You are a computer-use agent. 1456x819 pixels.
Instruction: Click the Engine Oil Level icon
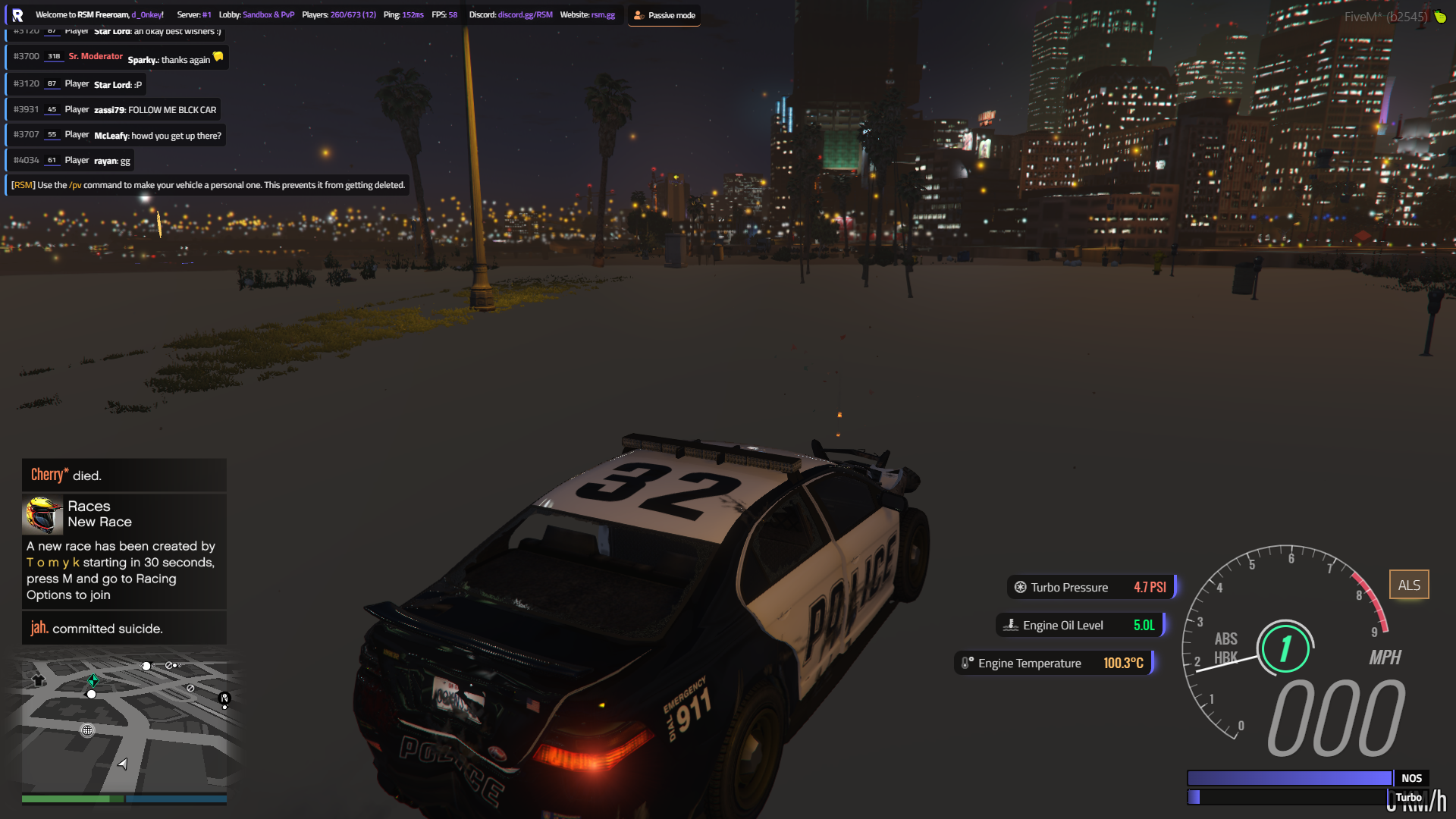point(1011,625)
